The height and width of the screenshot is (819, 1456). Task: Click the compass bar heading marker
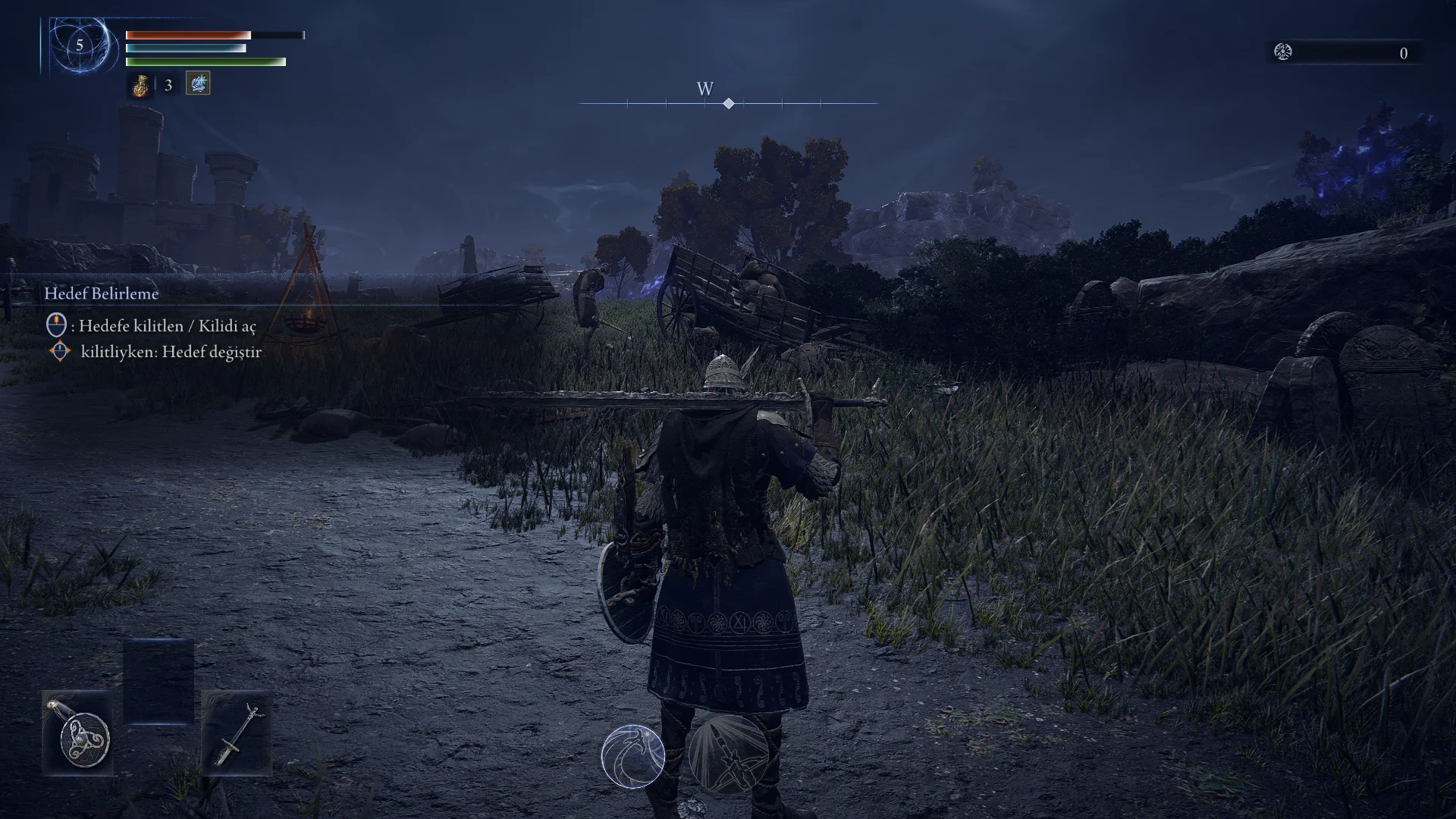(728, 103)
